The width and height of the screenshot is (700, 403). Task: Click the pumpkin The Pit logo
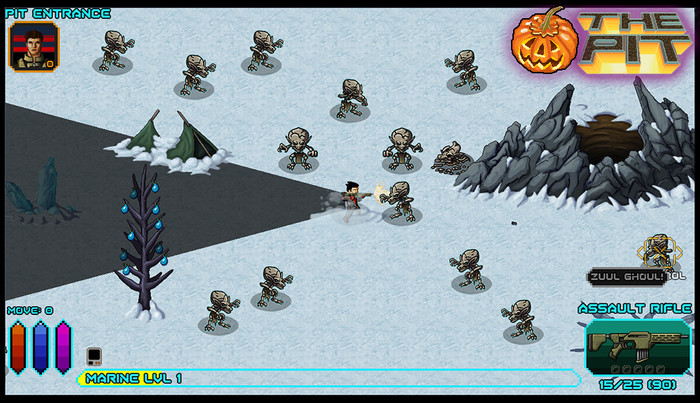(x=602, y=44)
